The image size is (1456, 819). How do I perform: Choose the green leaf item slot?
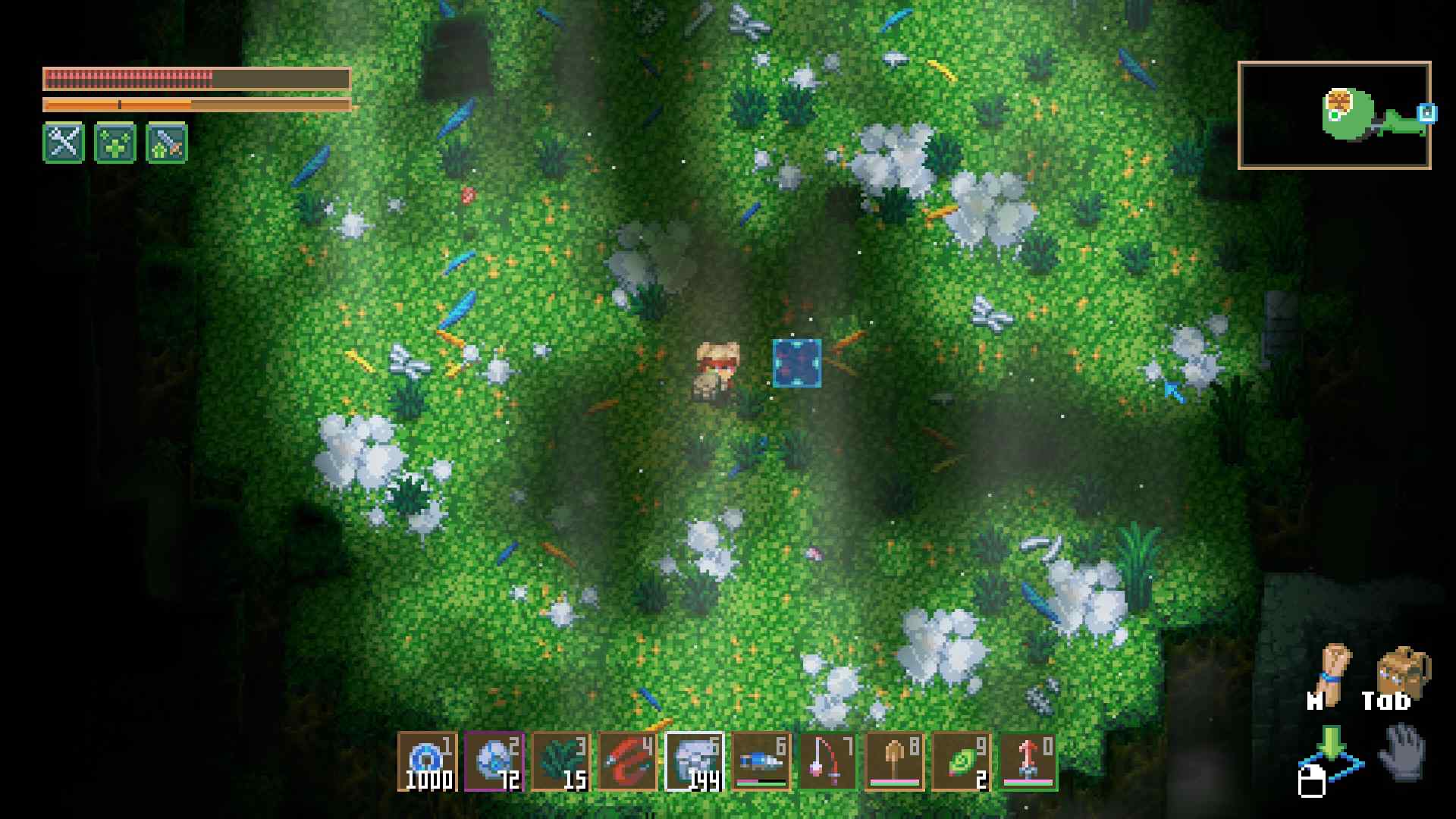(x=962, y=761)
